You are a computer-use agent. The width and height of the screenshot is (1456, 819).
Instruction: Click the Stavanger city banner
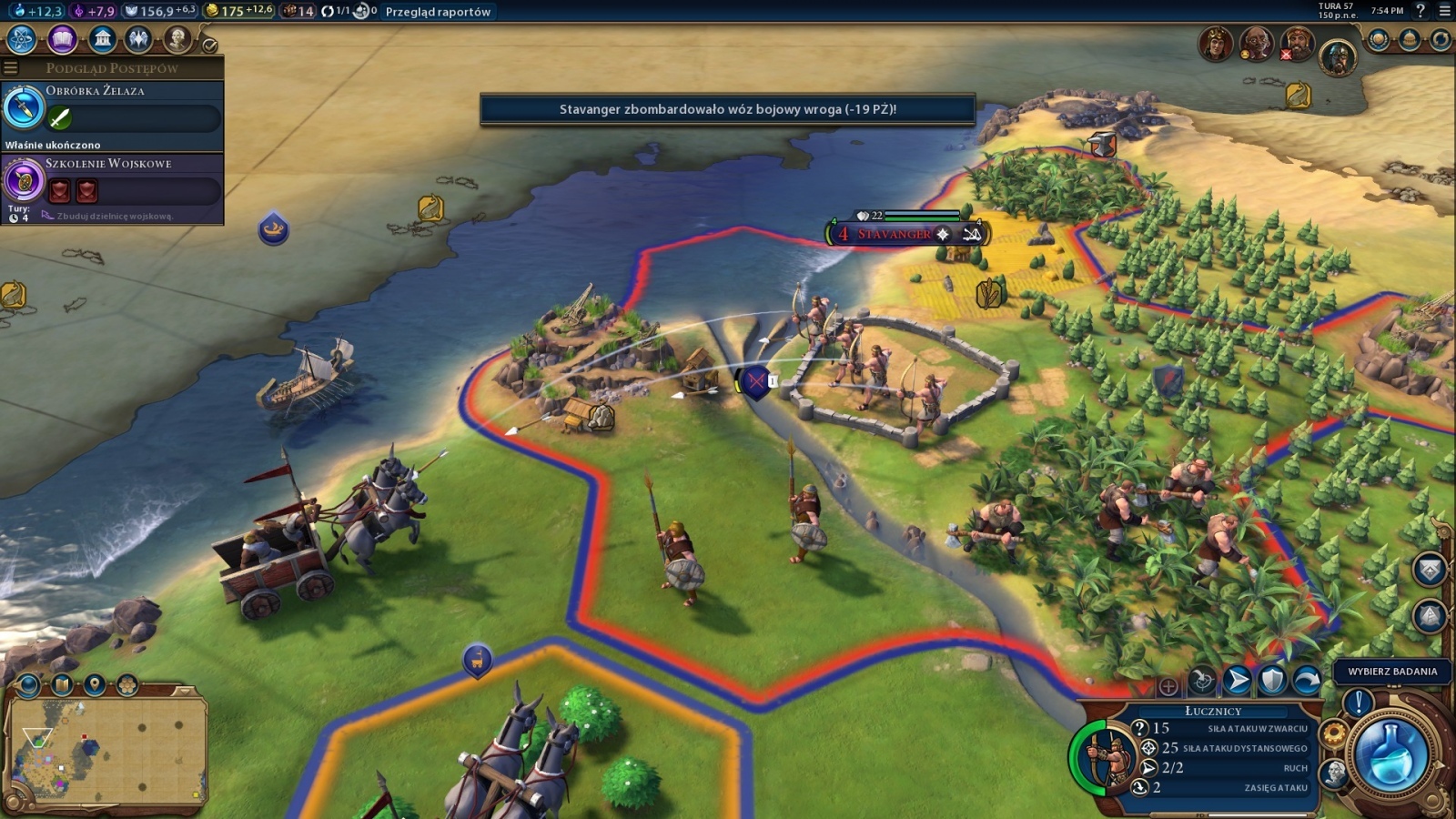point(895,234)
